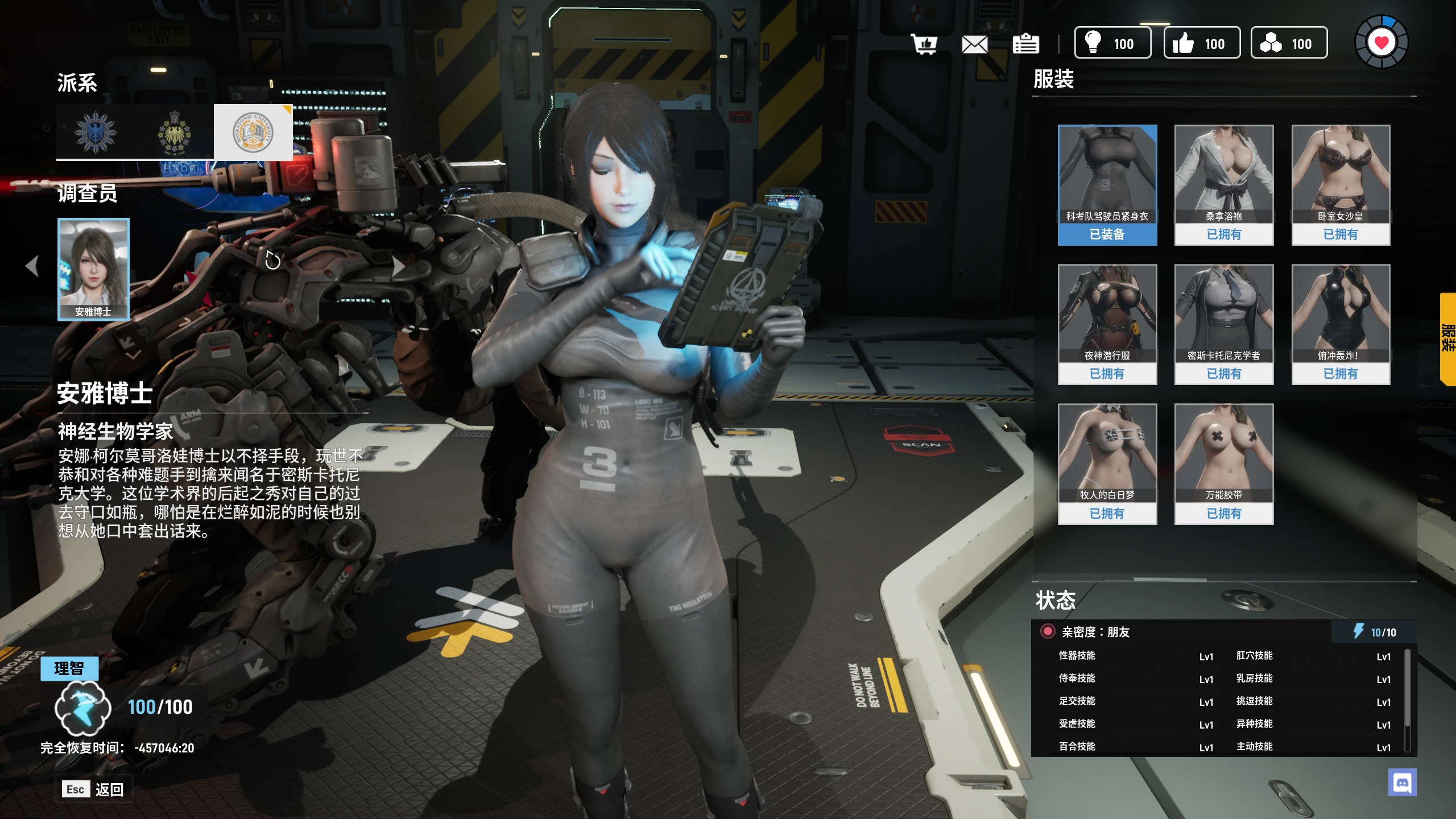Pick the 卧室女沙皇 outfit
This screenshot has width=1456, height=819.
click(1341, 185)
